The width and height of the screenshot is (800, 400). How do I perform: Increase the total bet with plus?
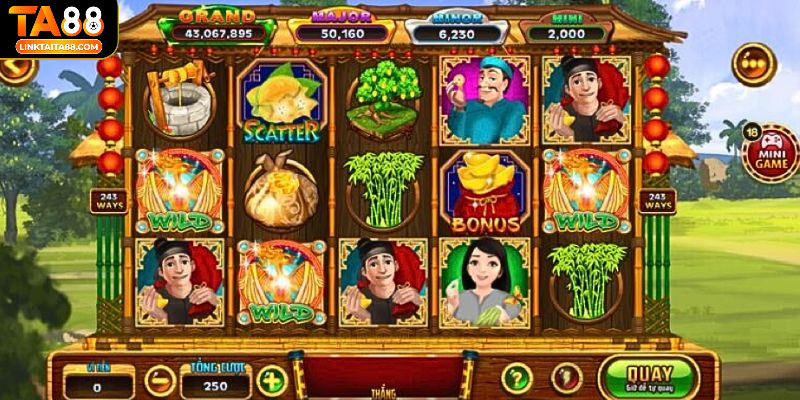(x=271, y=381)
